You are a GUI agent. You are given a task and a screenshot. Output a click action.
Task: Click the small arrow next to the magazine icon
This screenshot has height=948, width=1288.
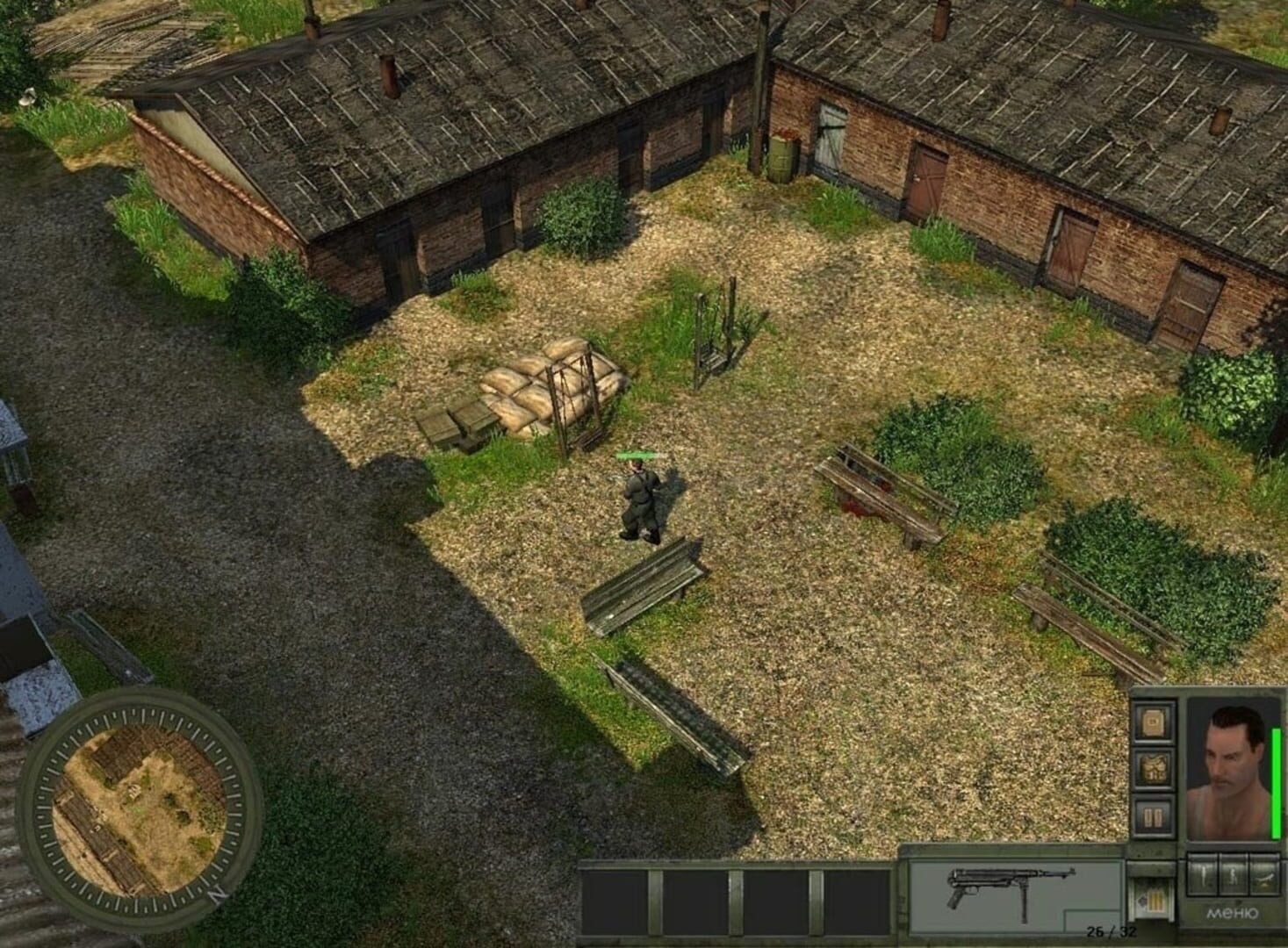pos(1142,901)
